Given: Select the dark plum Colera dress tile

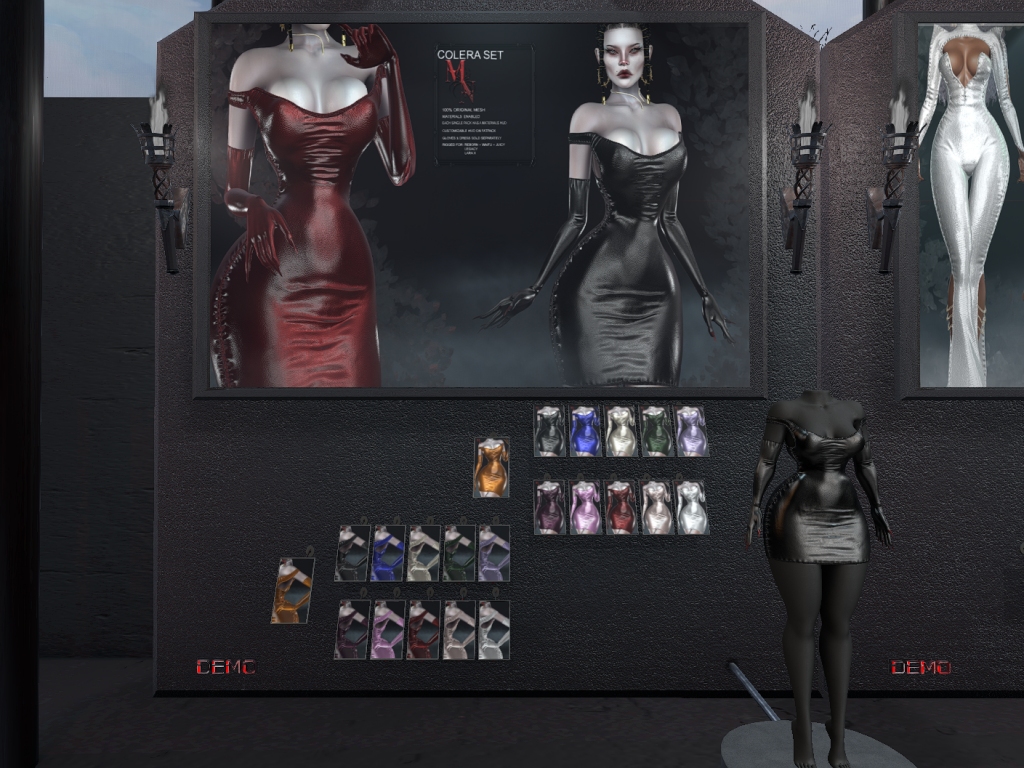Looking at the screenshot, I should point(550,507).
